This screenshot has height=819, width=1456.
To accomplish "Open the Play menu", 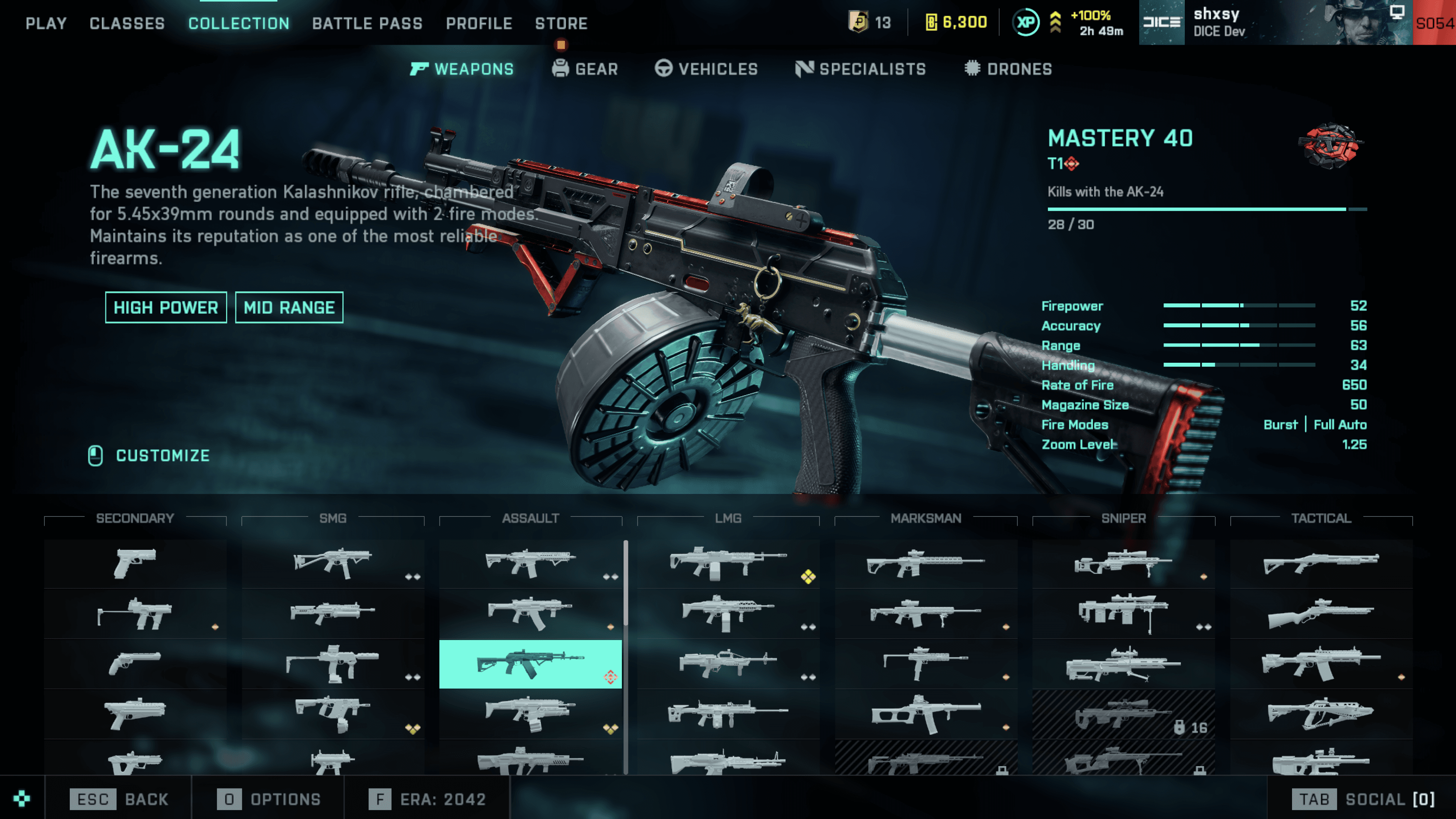I will click(46, 23).
